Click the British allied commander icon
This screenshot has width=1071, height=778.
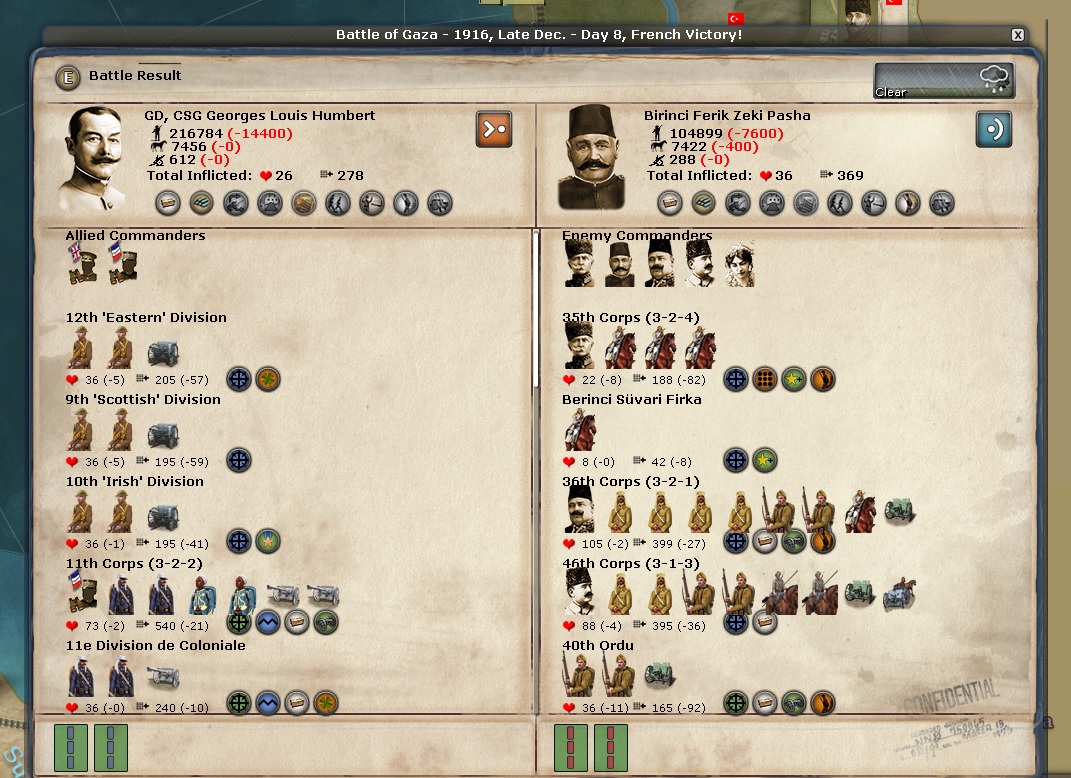81,264
